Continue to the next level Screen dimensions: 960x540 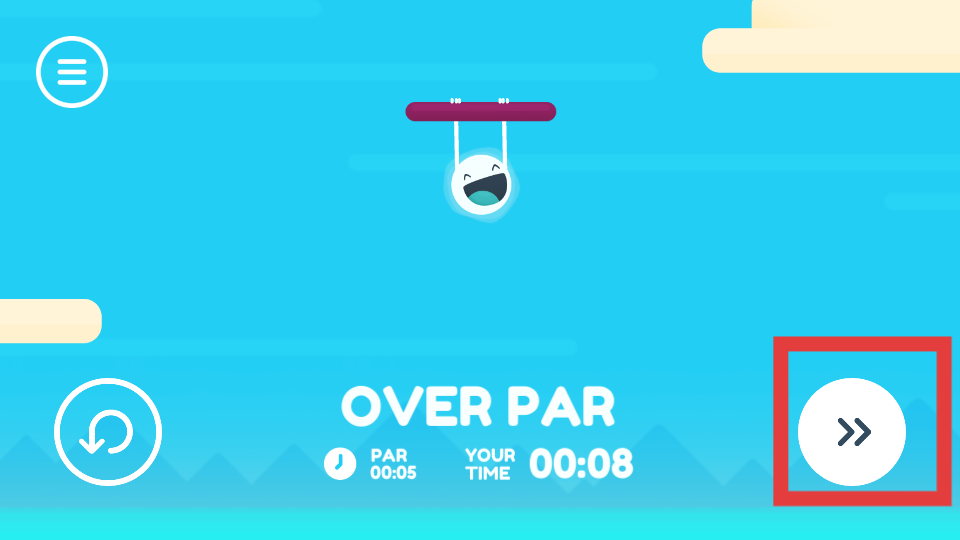click(x=852, y=432)
